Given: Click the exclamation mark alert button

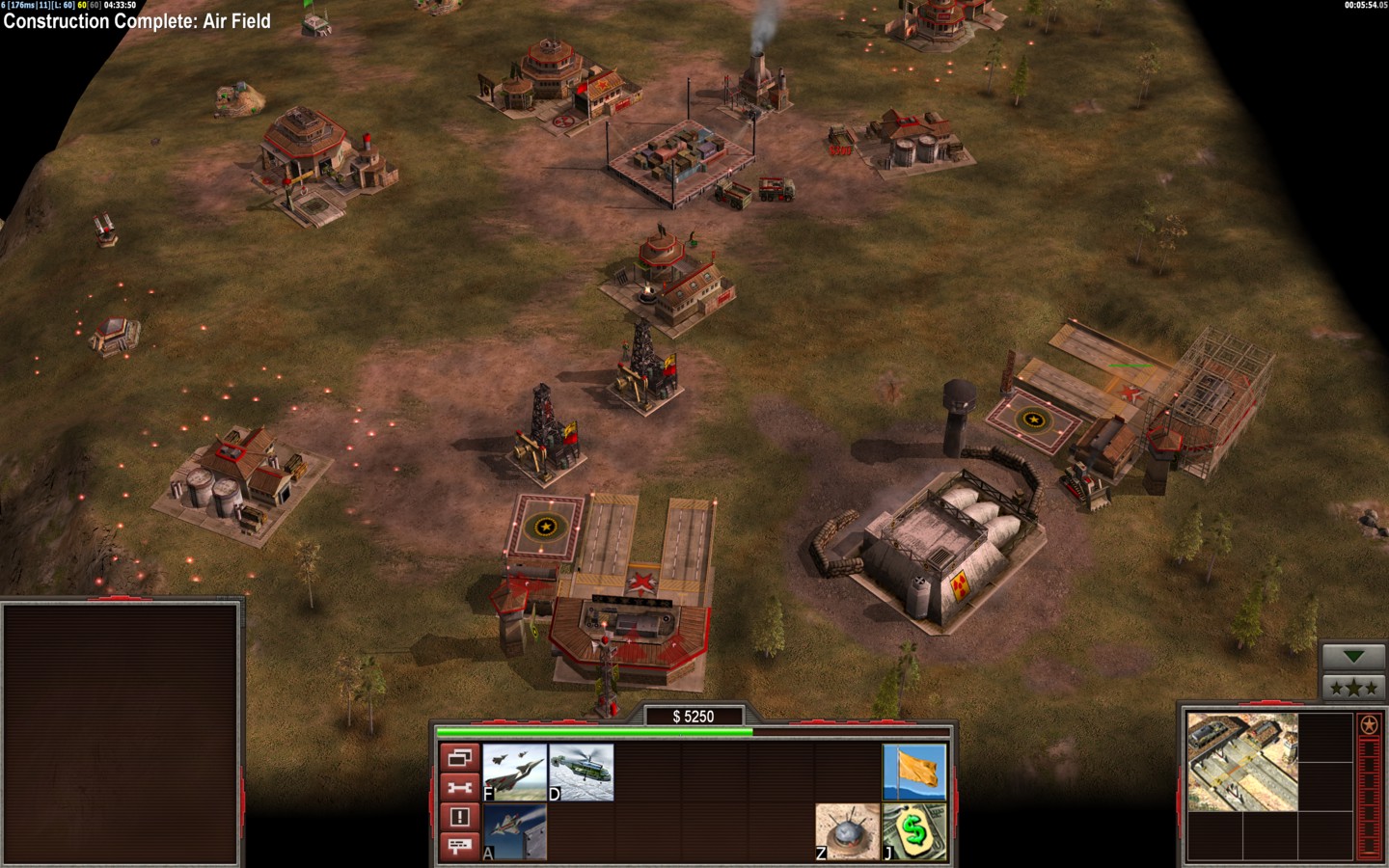Looking at the screenshot, I should pos(459,817).
